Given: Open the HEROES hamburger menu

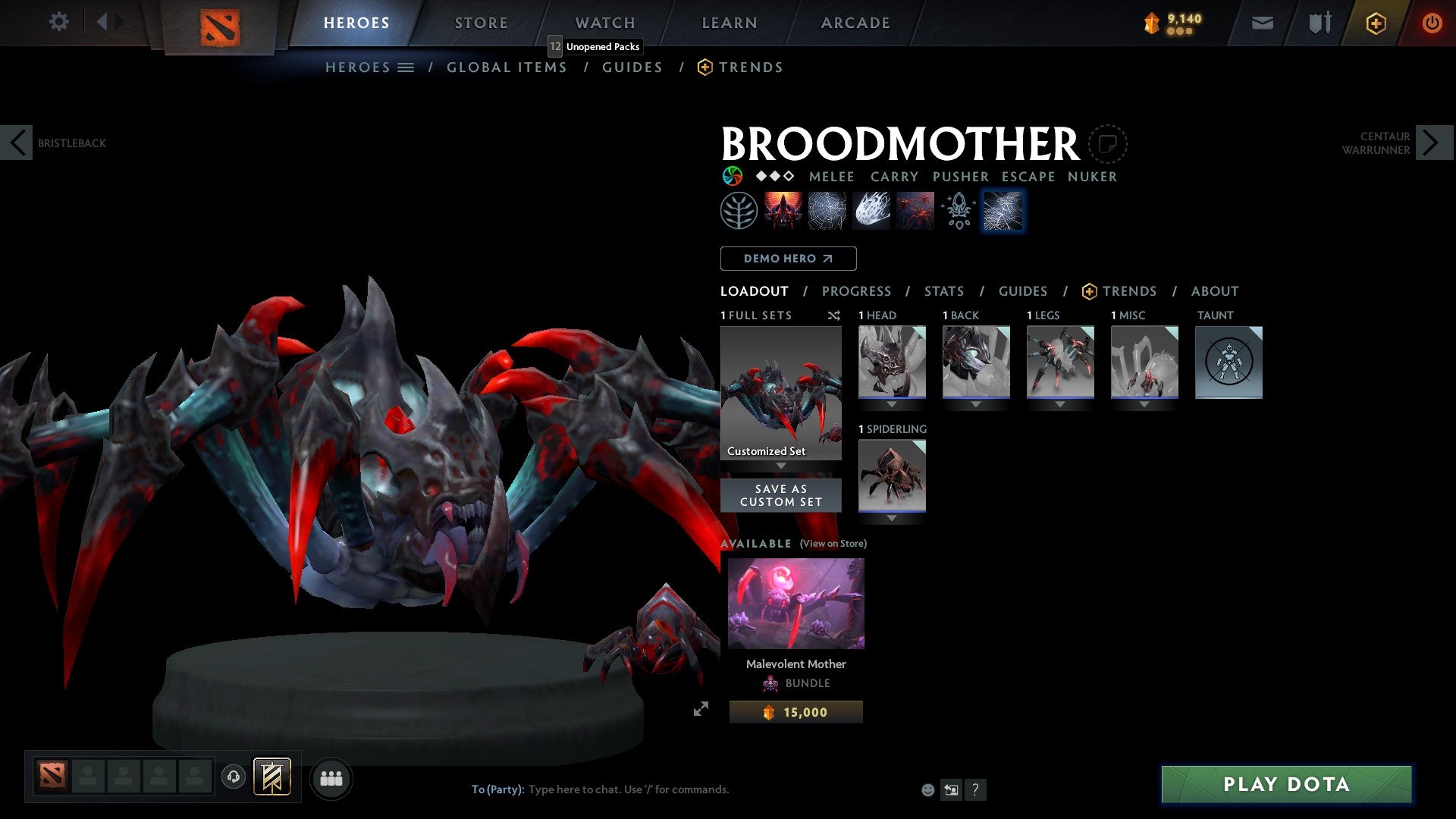Looking at the screenshot, I should coord(405,67).
